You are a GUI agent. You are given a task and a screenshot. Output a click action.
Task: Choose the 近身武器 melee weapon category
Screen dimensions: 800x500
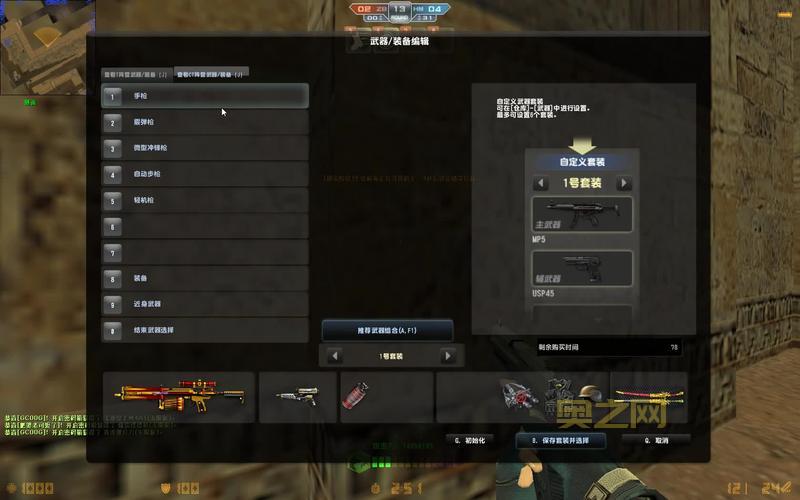tap(205, 304)
